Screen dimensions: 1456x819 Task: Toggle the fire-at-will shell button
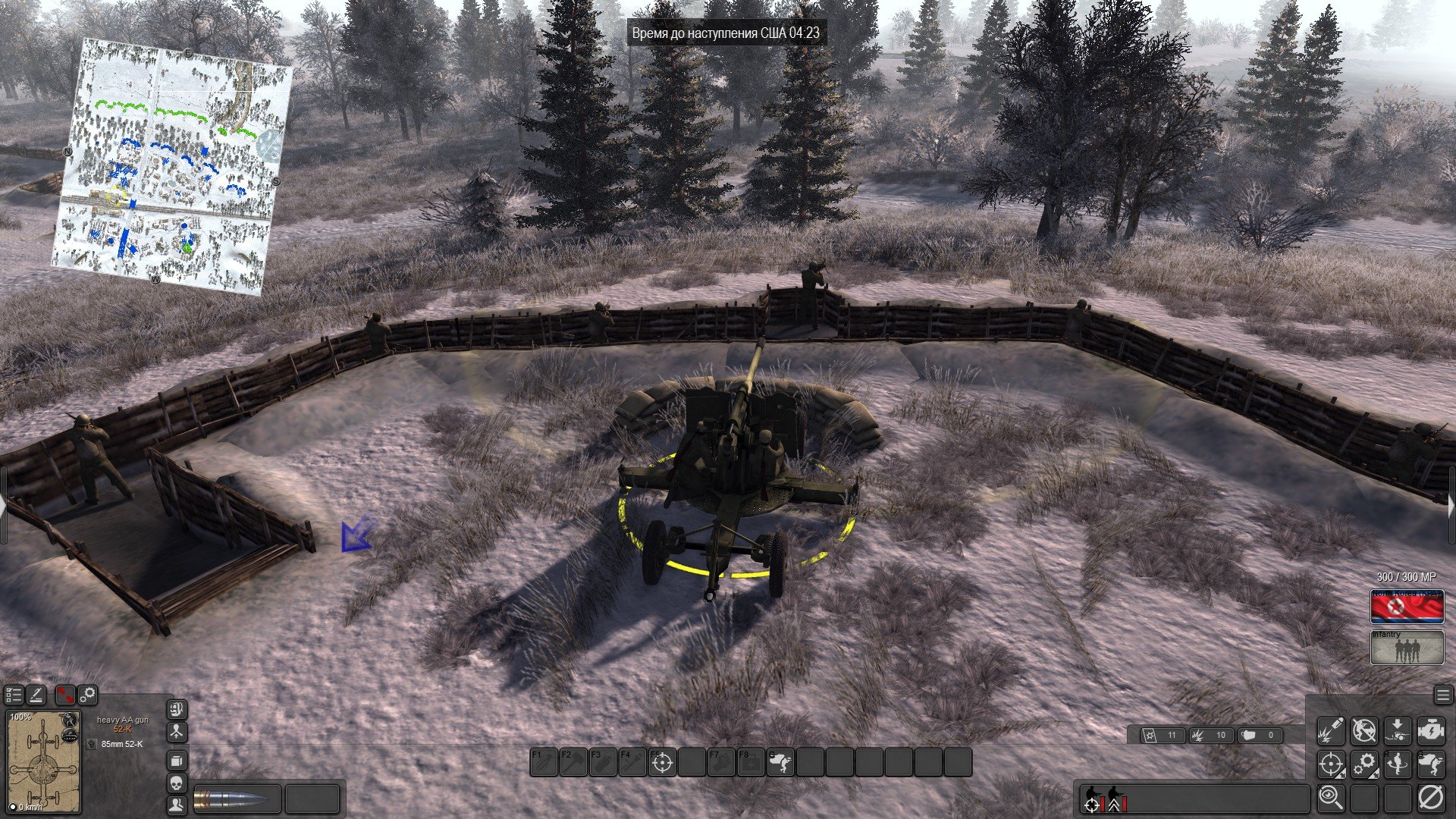point(1331,730)
